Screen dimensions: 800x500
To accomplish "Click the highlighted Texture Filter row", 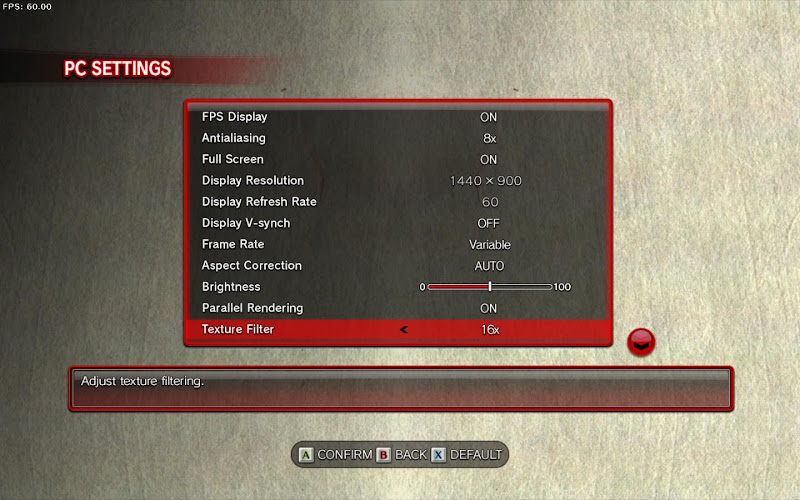I will pyautogui.click(x=396, y=329).
